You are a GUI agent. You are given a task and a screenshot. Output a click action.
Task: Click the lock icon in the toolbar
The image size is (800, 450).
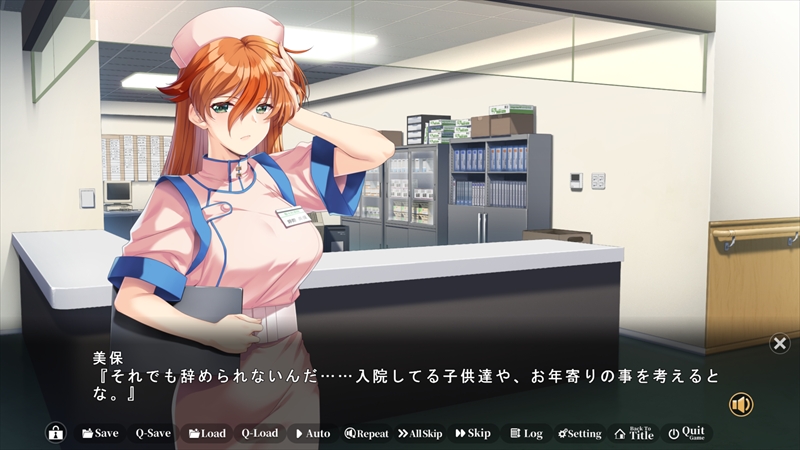[x=55, y=433]
